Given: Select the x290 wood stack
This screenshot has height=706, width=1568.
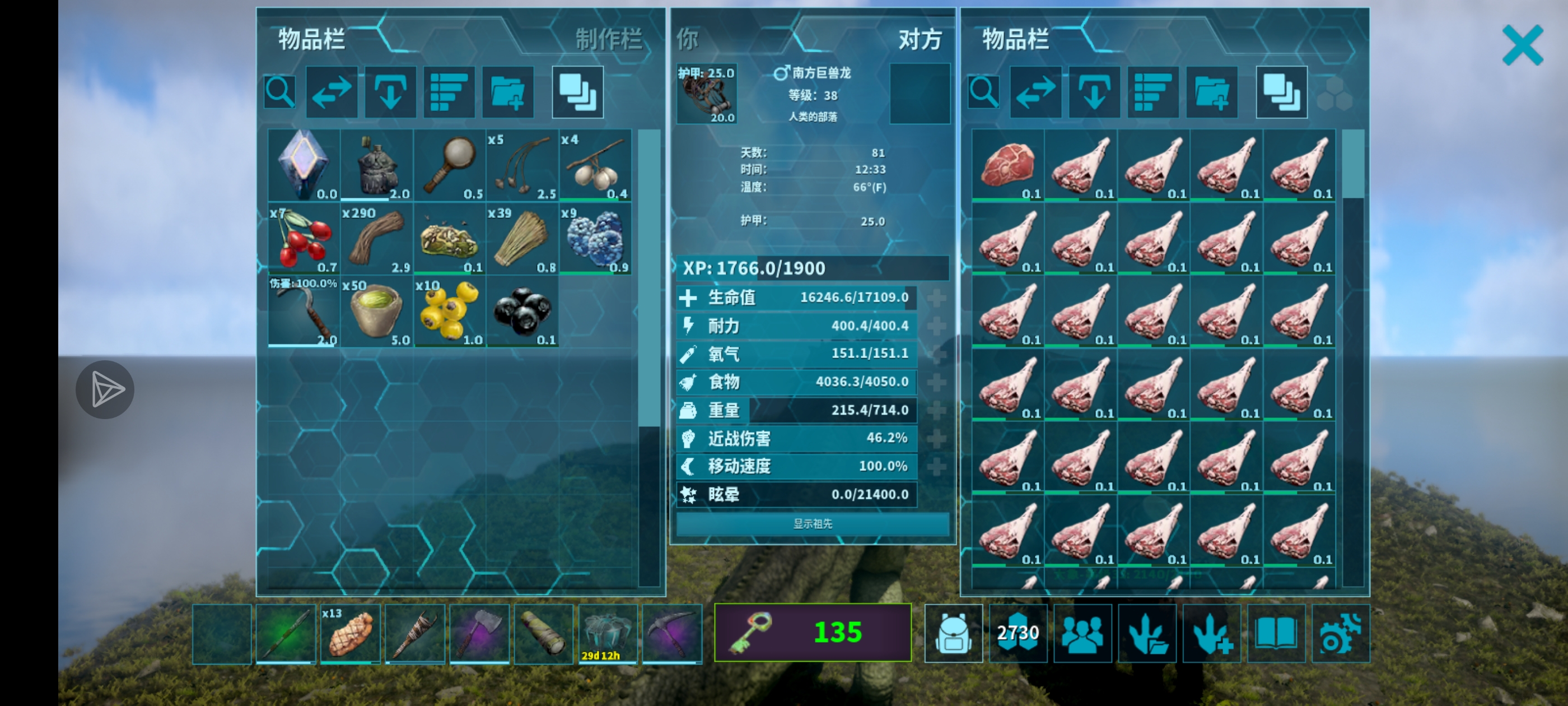Looking at the screenshot, I should (376, 239).
